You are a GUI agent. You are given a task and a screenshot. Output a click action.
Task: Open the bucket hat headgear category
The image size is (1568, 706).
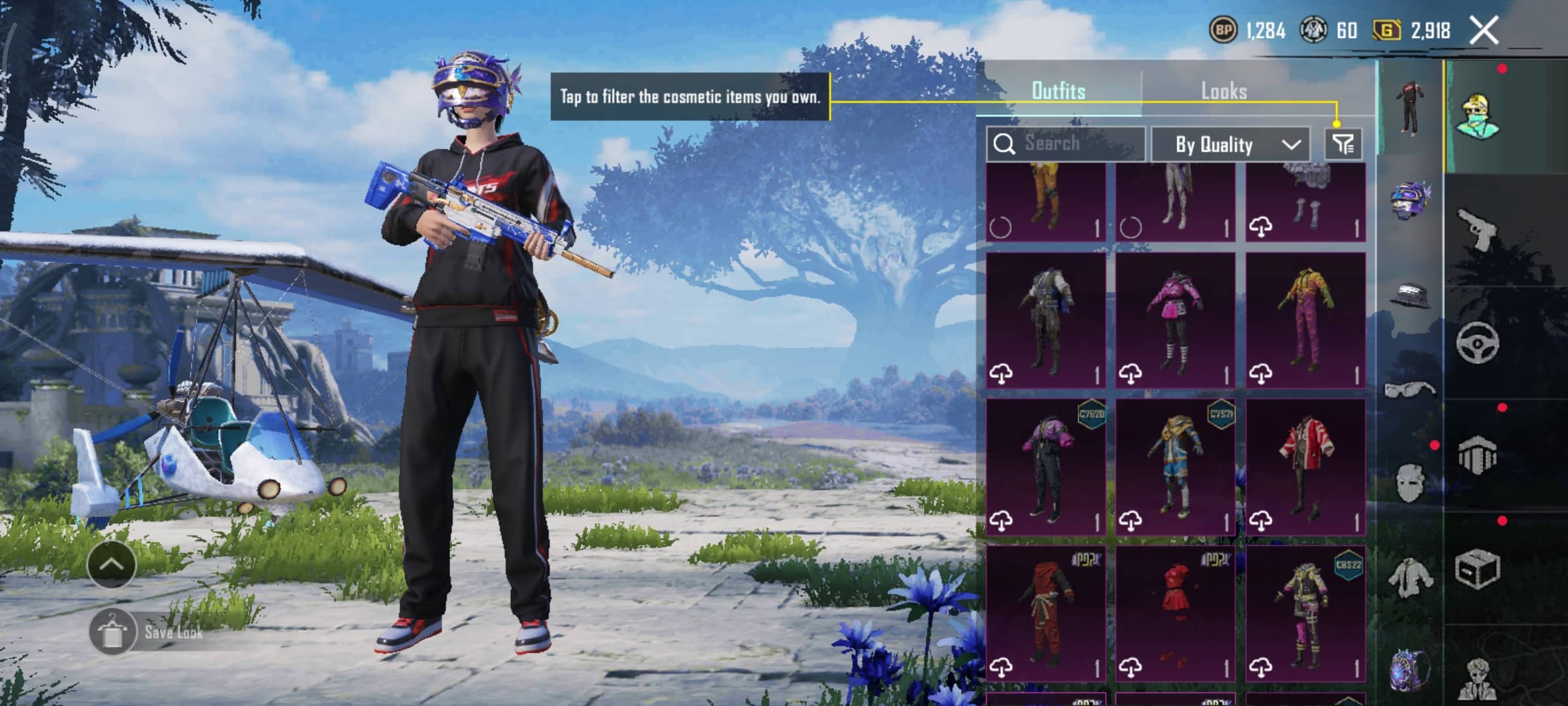[1410, 295]
